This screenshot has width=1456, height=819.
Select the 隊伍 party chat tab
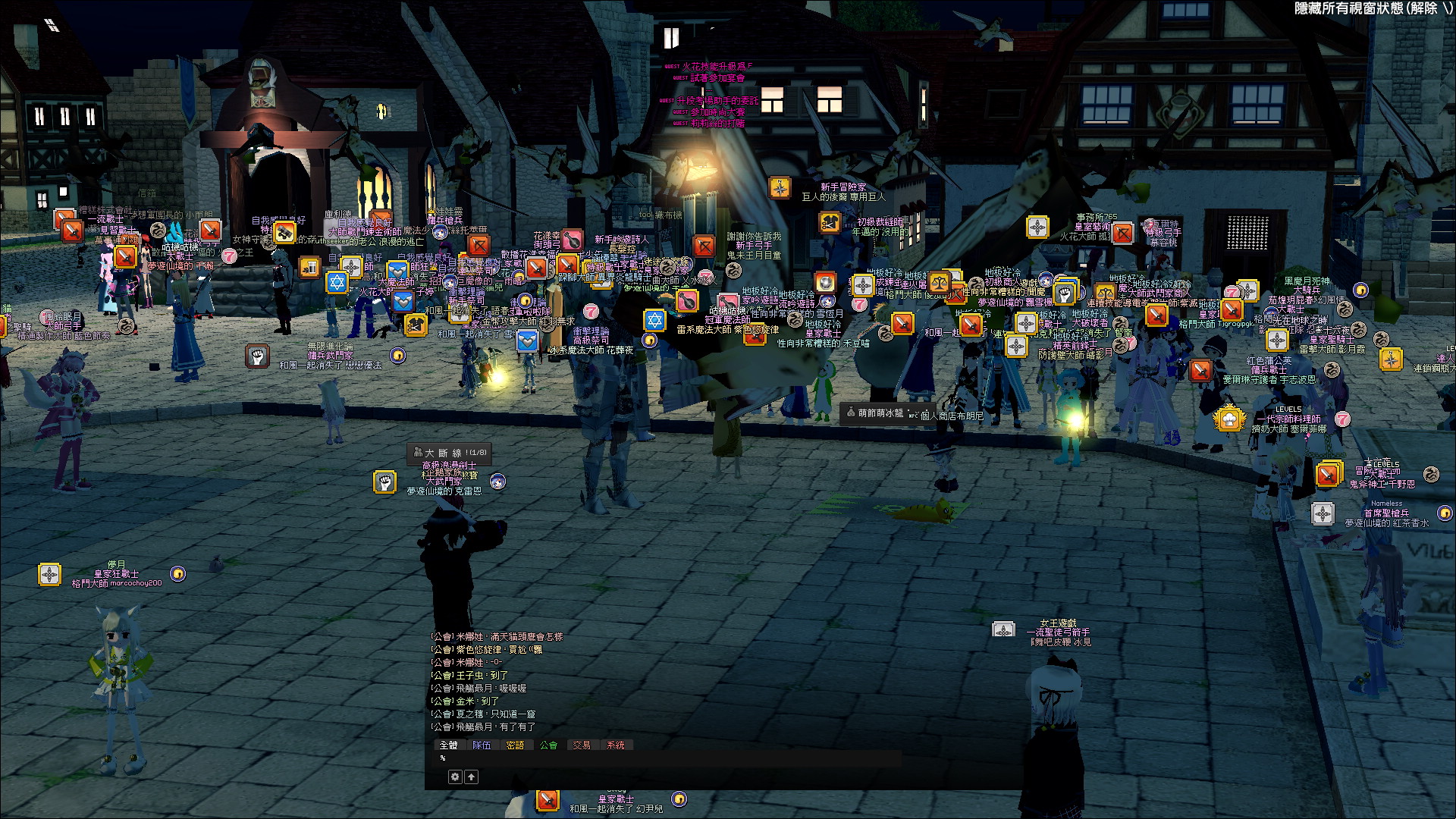click(x=482, y=745)
